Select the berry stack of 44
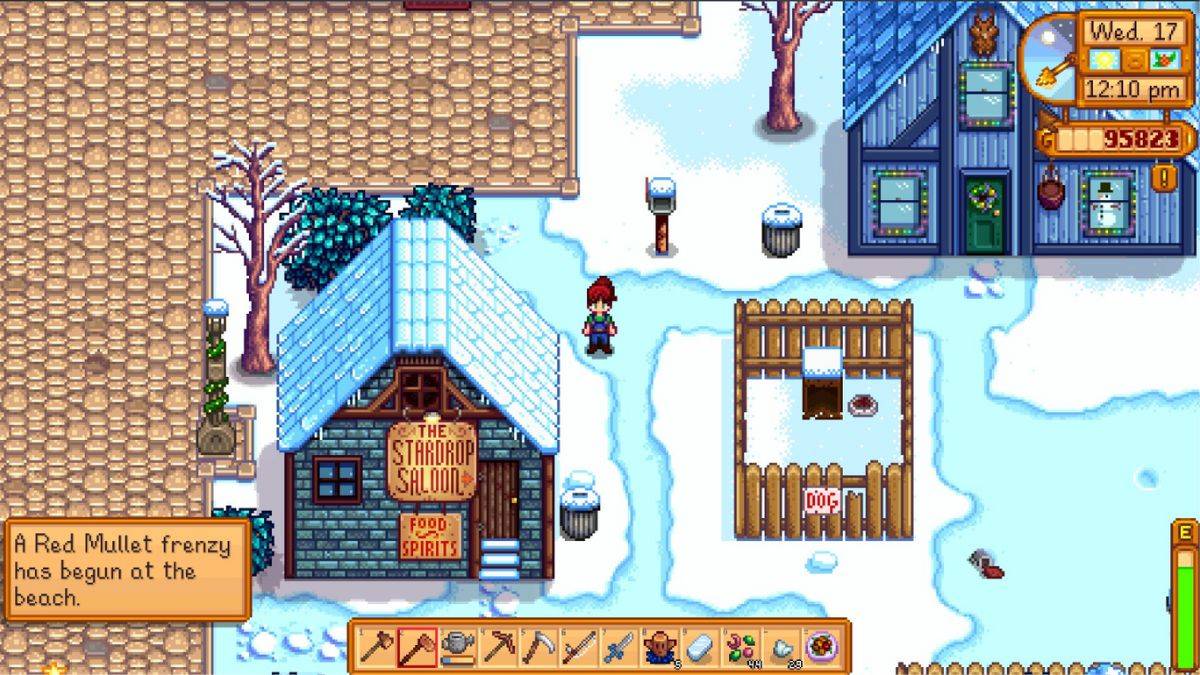The image size is (1200, 675). coord(740,647)
